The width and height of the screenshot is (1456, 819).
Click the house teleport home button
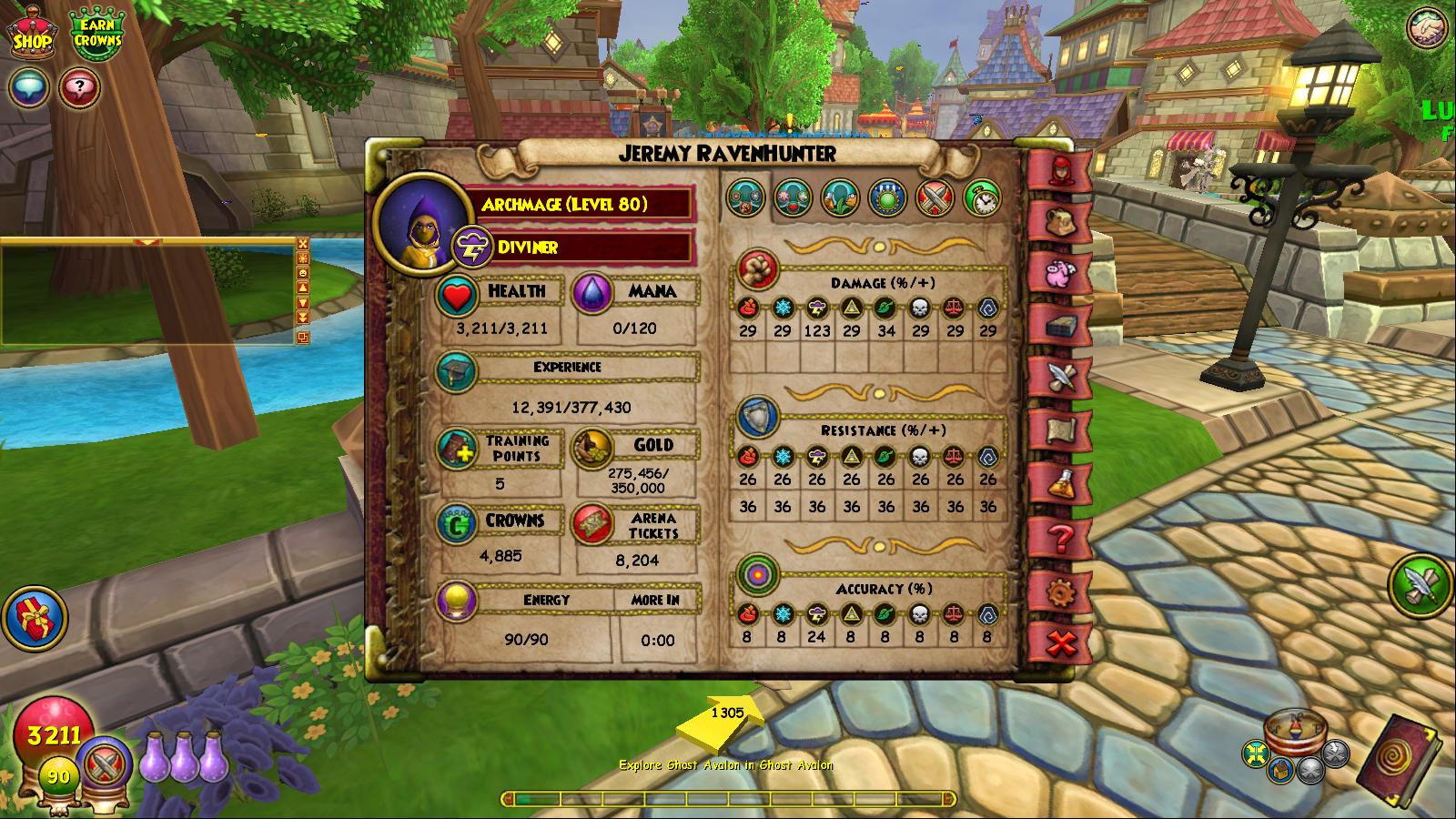[1280, 769]
